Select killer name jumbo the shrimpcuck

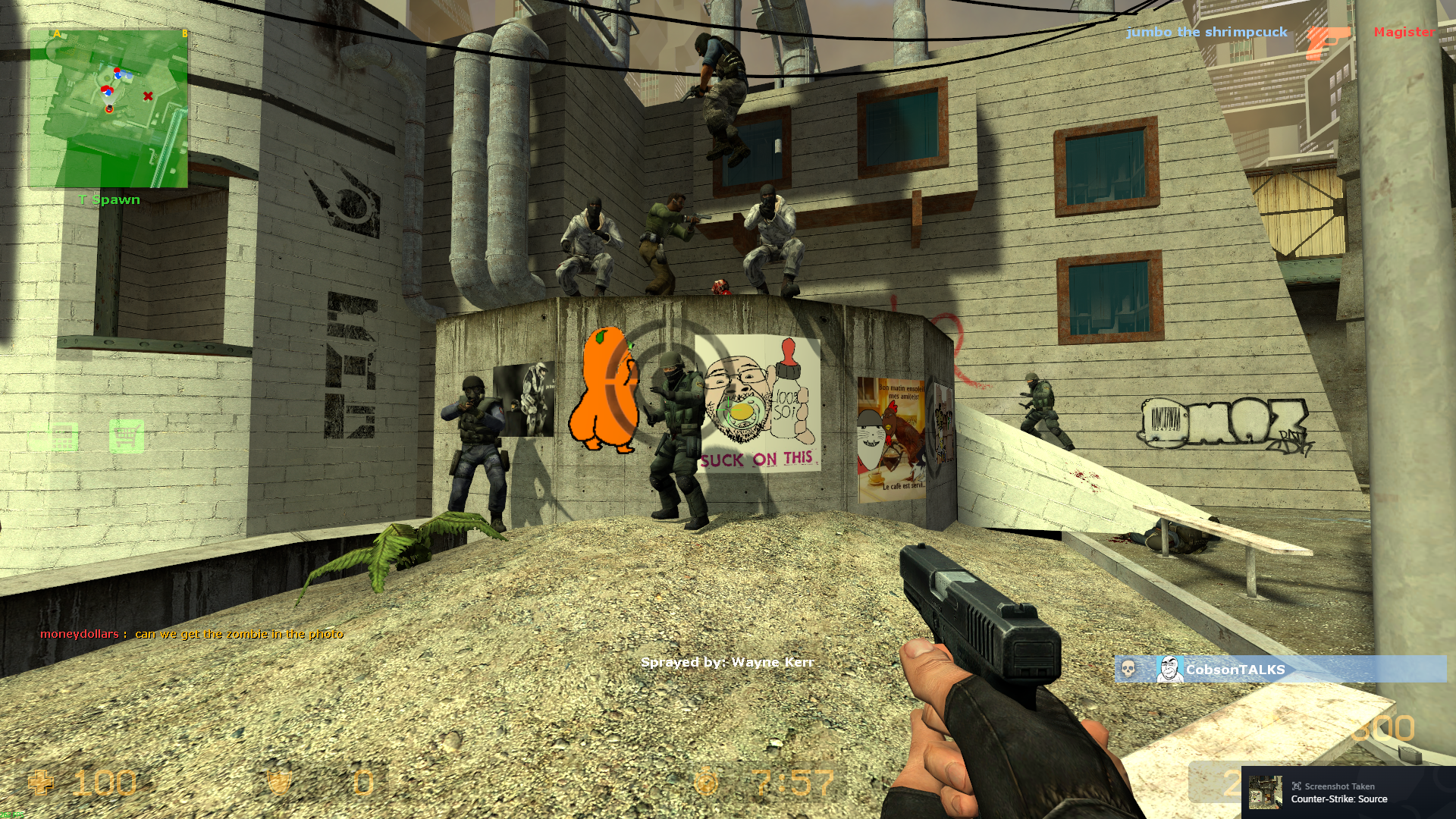pyautogui.click(x=1207, y=32)
